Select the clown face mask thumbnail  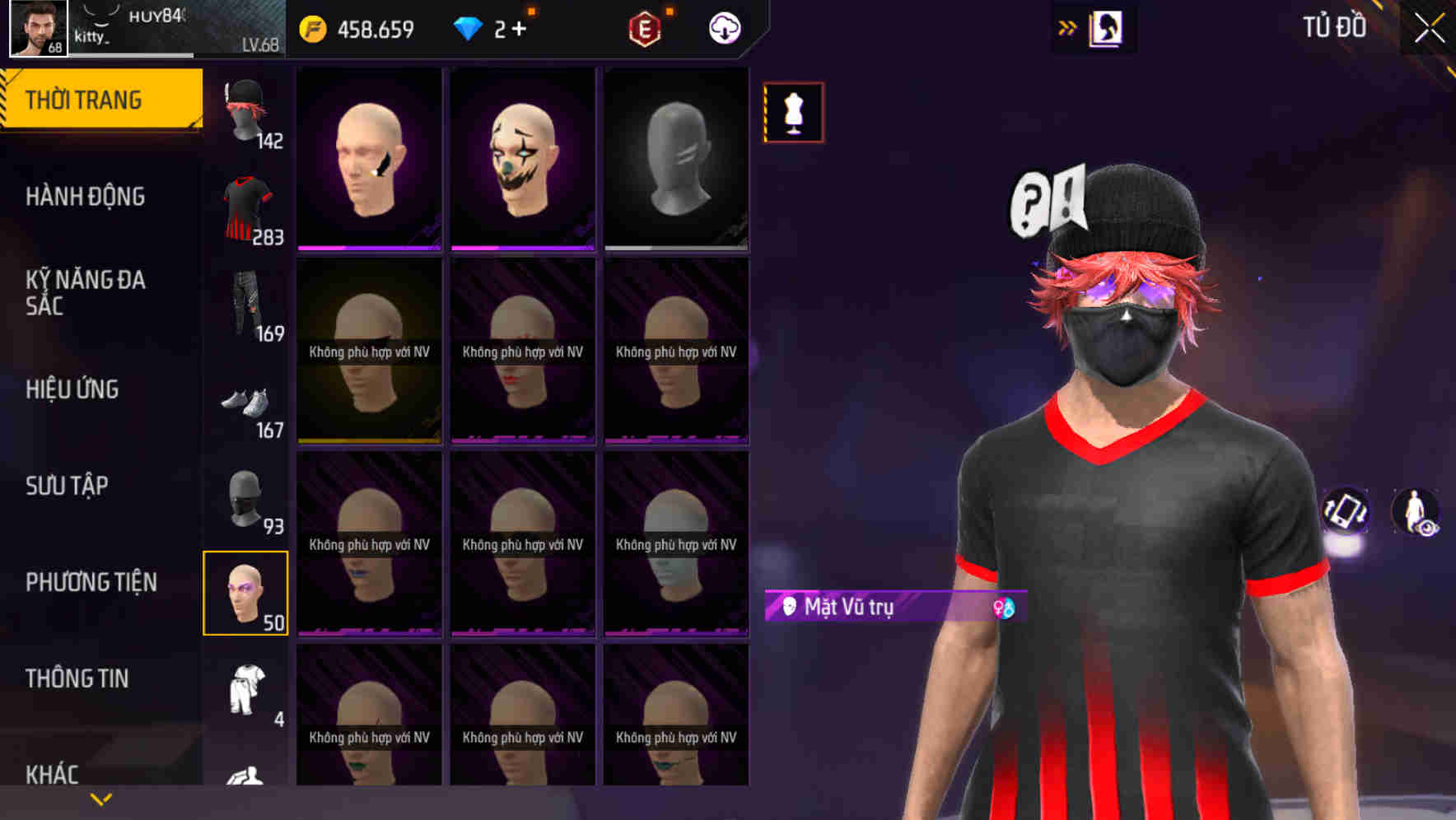click(x=522, y=158)
